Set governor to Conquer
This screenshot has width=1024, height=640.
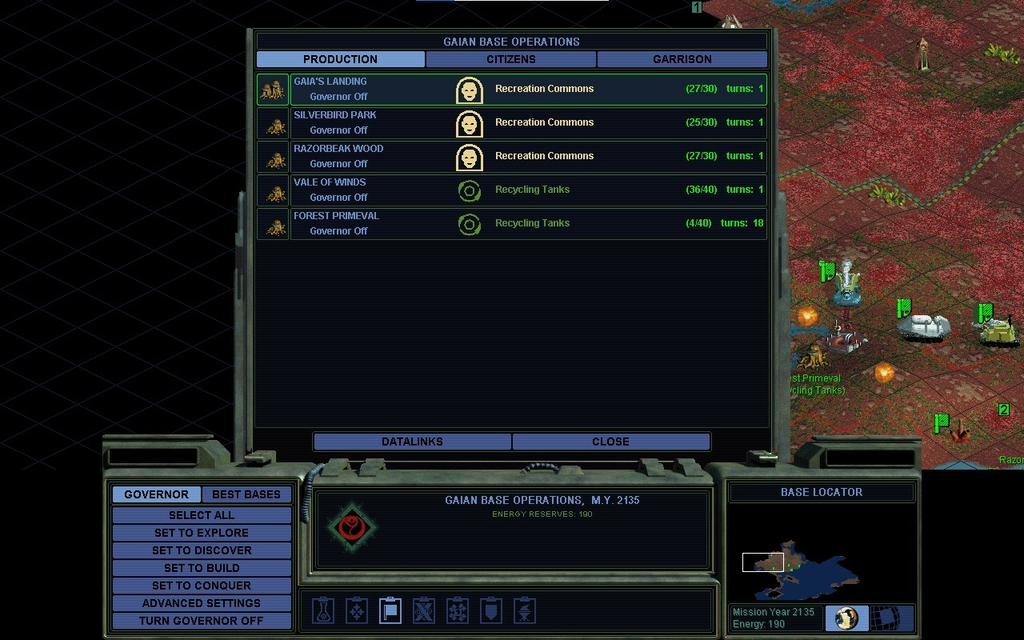coord(201,586)
